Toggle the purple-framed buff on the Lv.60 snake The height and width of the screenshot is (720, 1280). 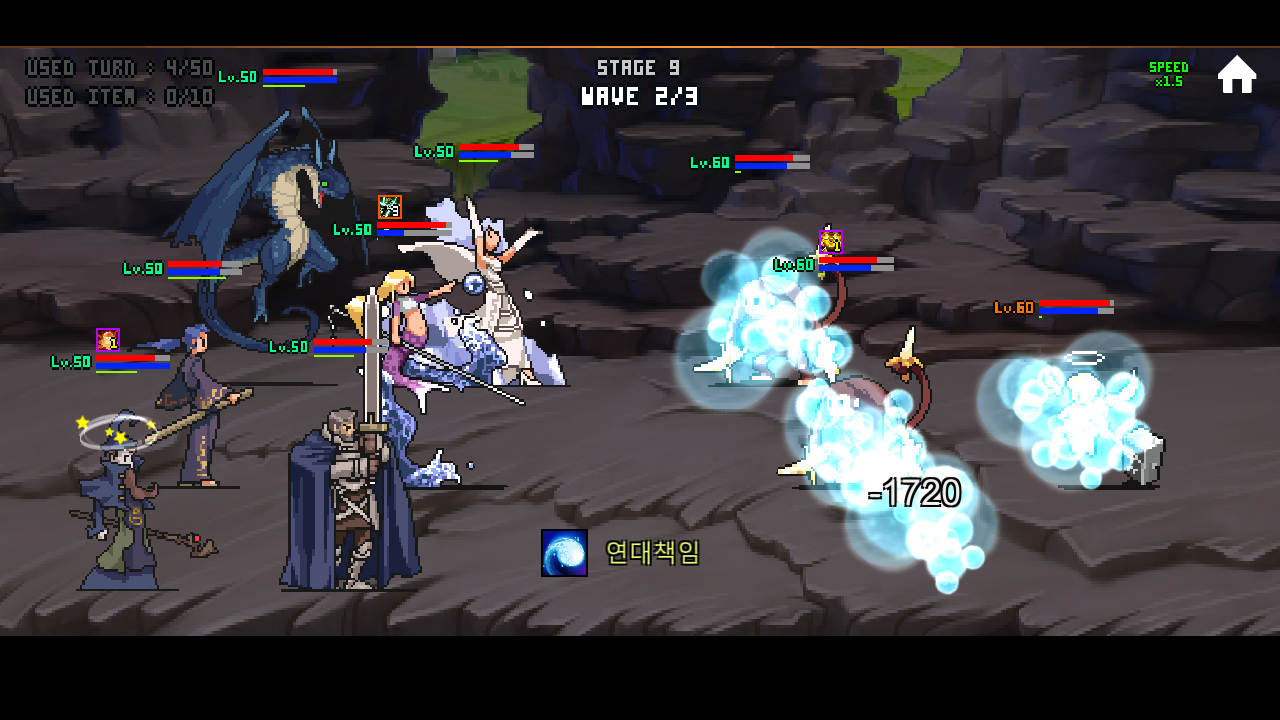click(x=830, y=239)
